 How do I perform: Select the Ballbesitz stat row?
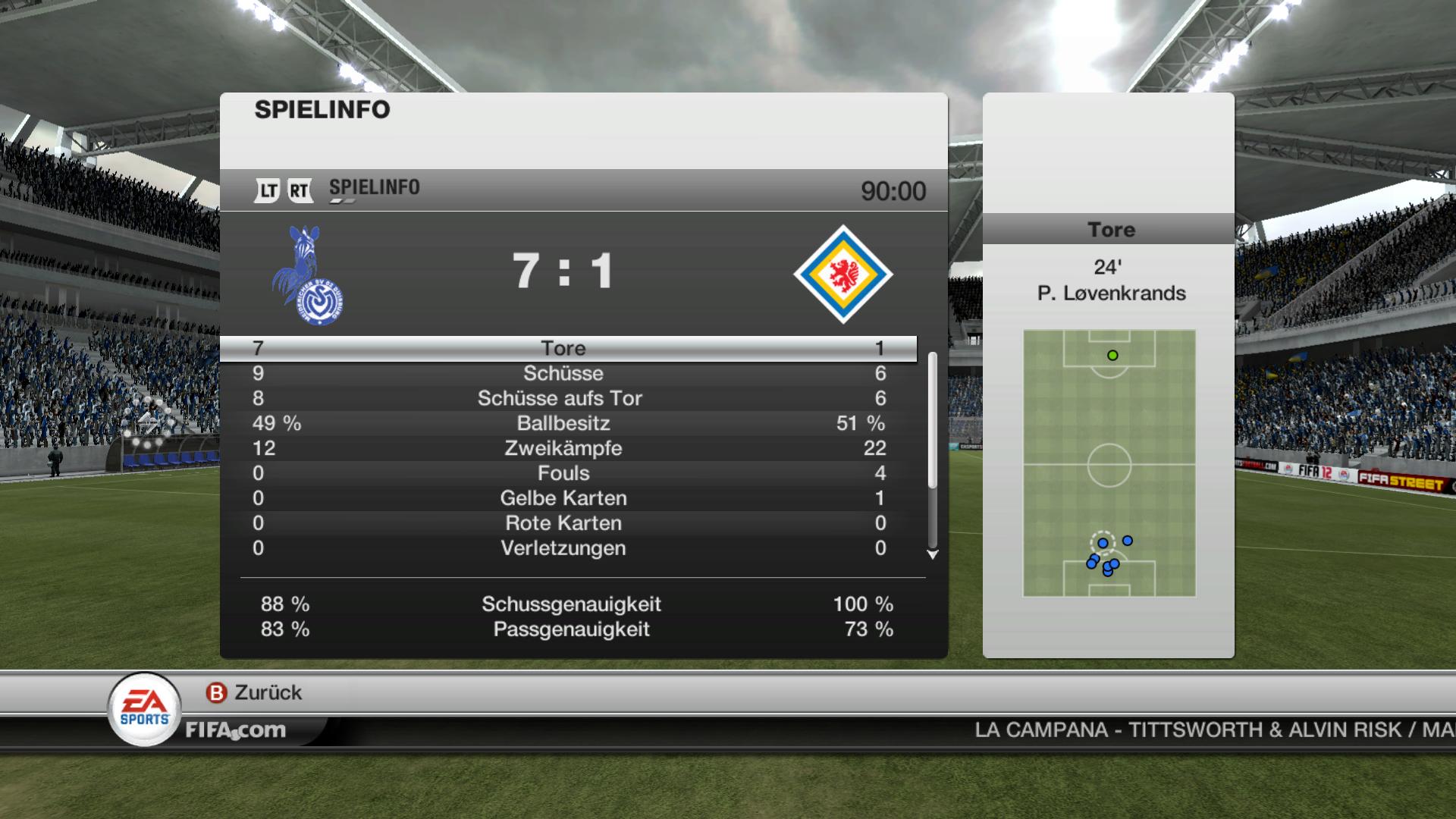(x=563, y=423)
